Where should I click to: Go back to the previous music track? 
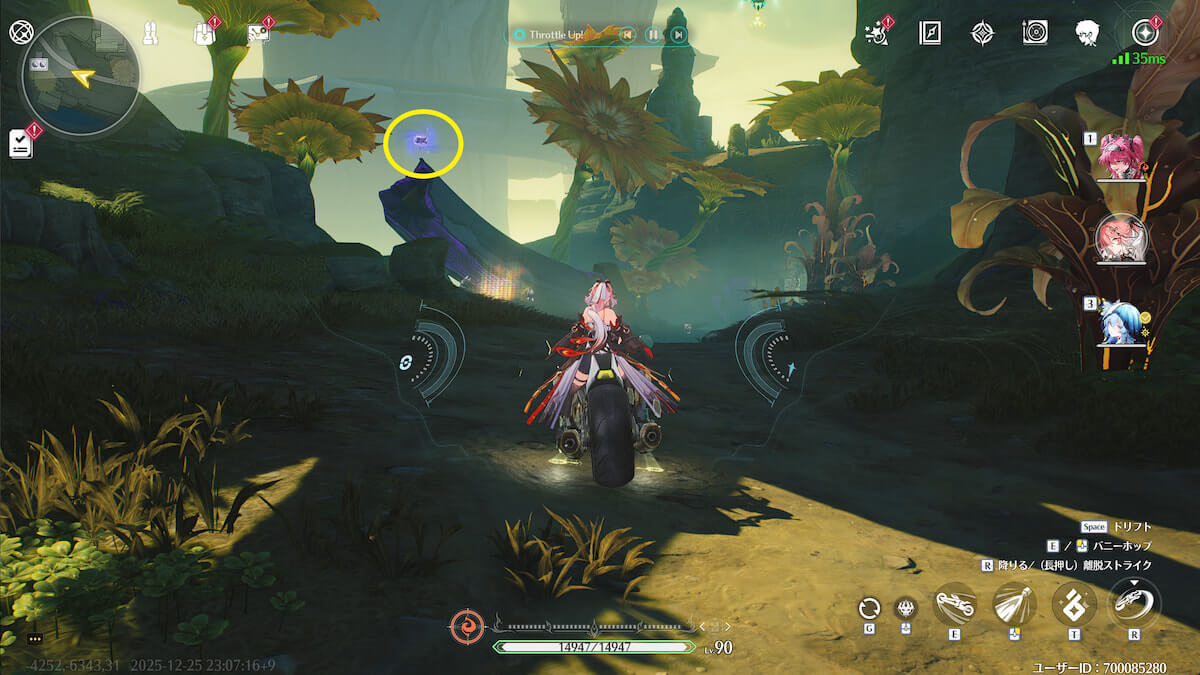(x=627, y=35)
